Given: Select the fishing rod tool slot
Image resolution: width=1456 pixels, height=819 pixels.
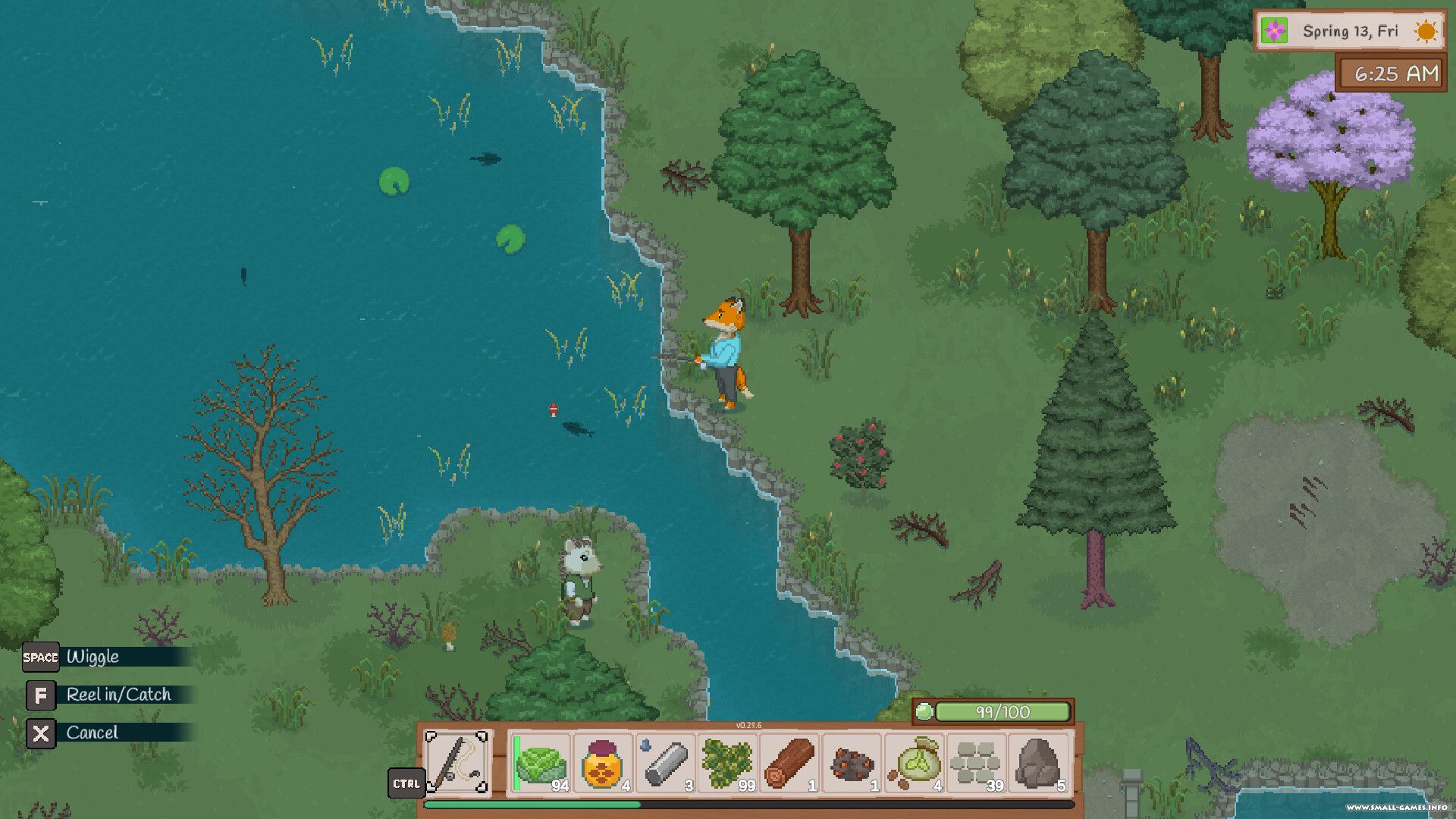Looking at the screenshot, I should (457, 761).
